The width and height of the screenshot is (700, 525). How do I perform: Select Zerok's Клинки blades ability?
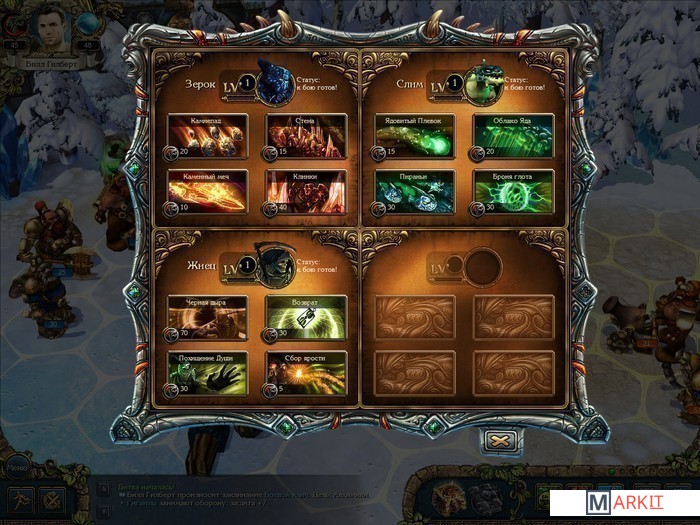pos(305,191)
